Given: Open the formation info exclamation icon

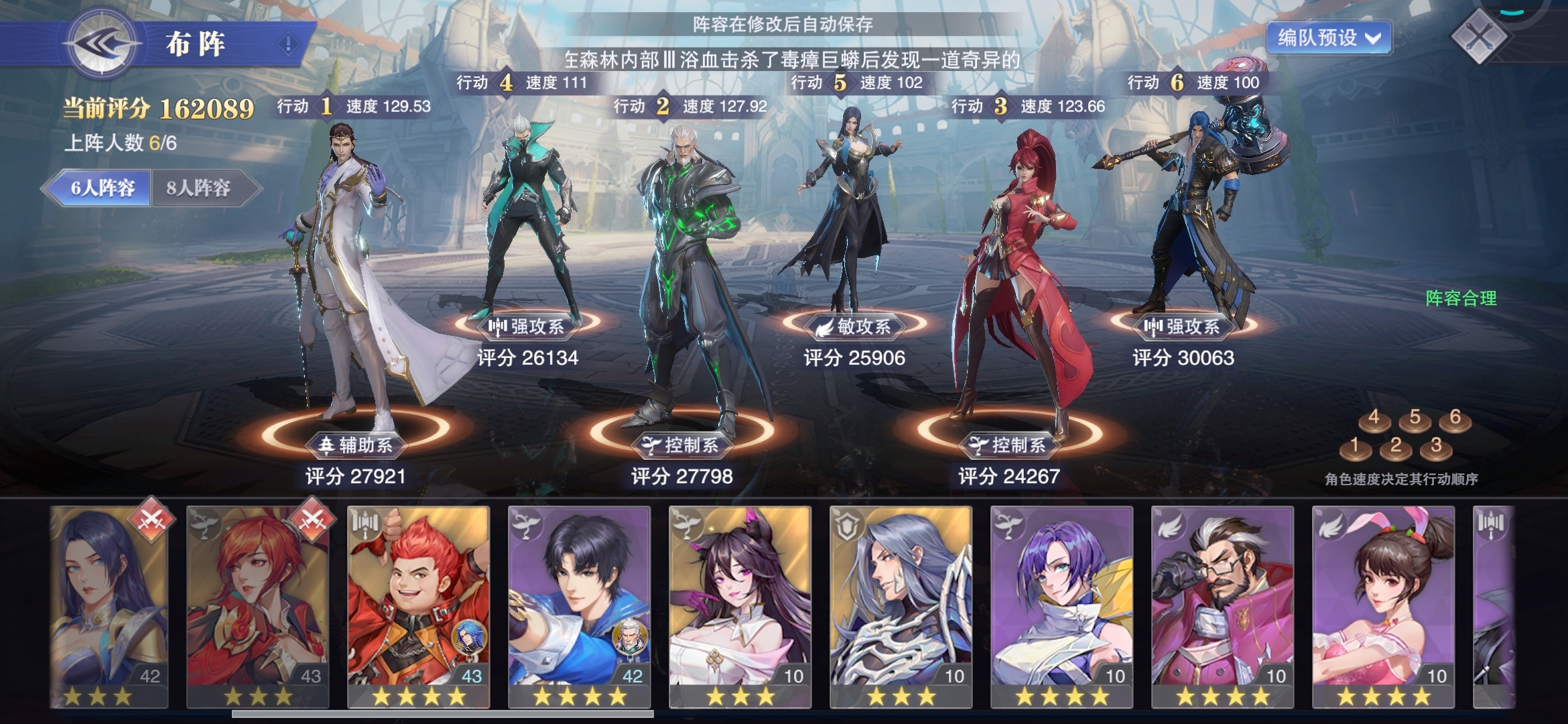Looking at the screenshot, I should (x=288, y=44).
